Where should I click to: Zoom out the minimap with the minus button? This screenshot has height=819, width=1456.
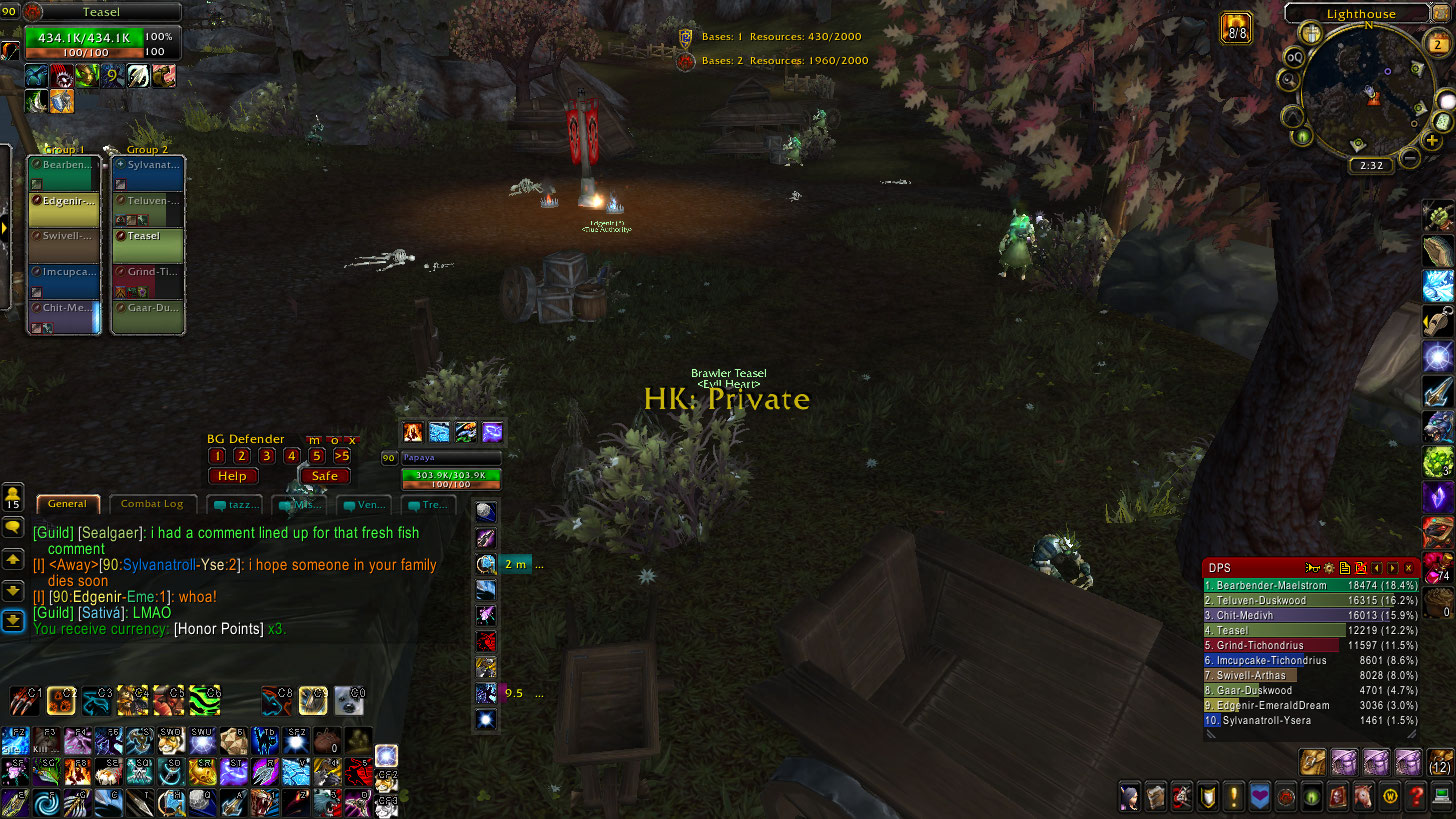(x=1409, y=157)
